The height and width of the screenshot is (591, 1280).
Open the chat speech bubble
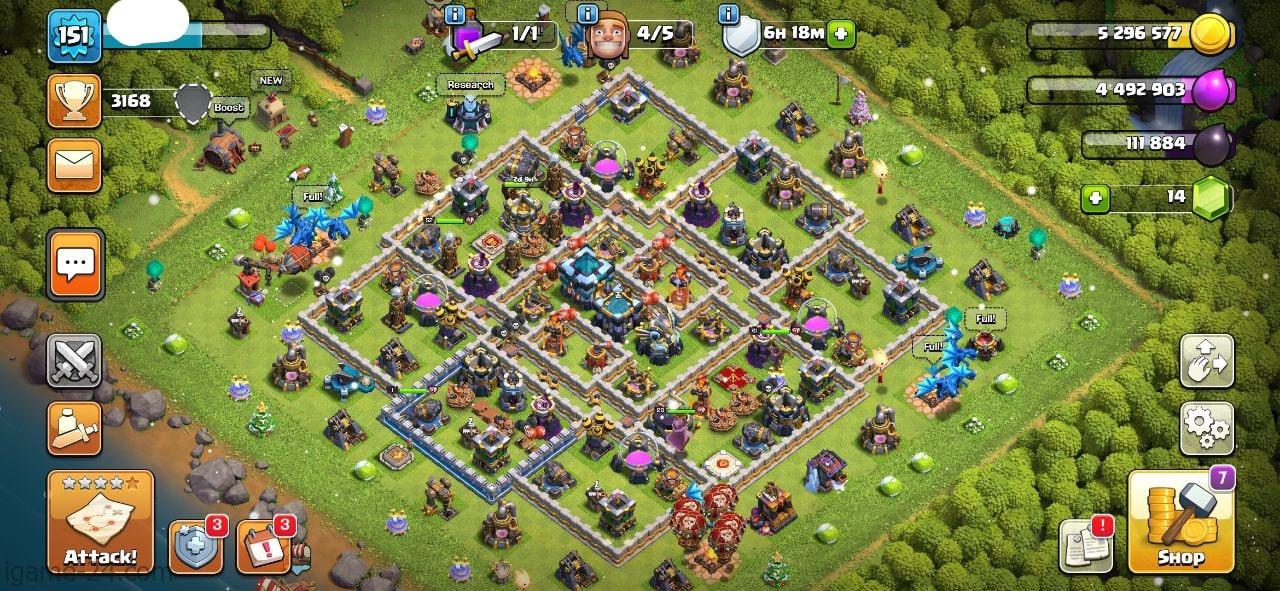click(74, 264)
